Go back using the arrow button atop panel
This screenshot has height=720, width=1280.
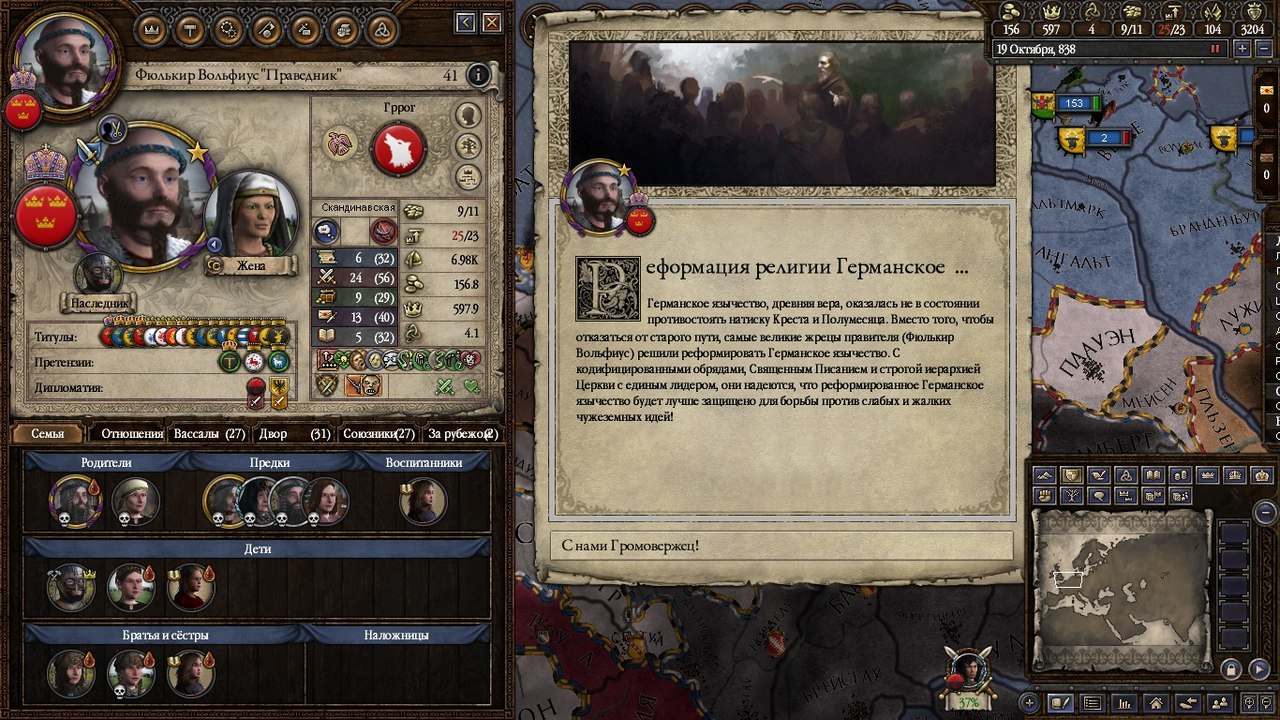point(466,22)
